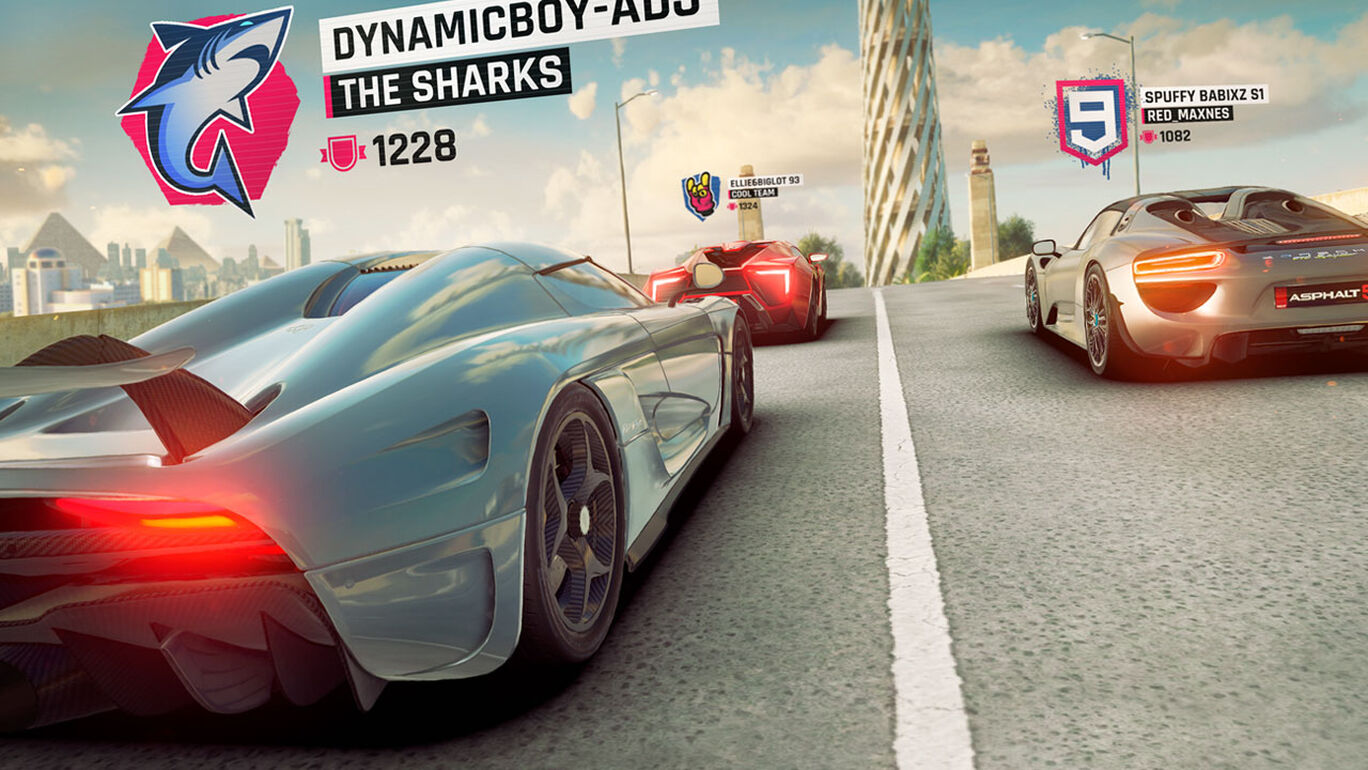Viewport: 1368px width, 770px height.
Task: Select the ELLIE6BIGLOT 93 name tag
Action: coord(765,181)
